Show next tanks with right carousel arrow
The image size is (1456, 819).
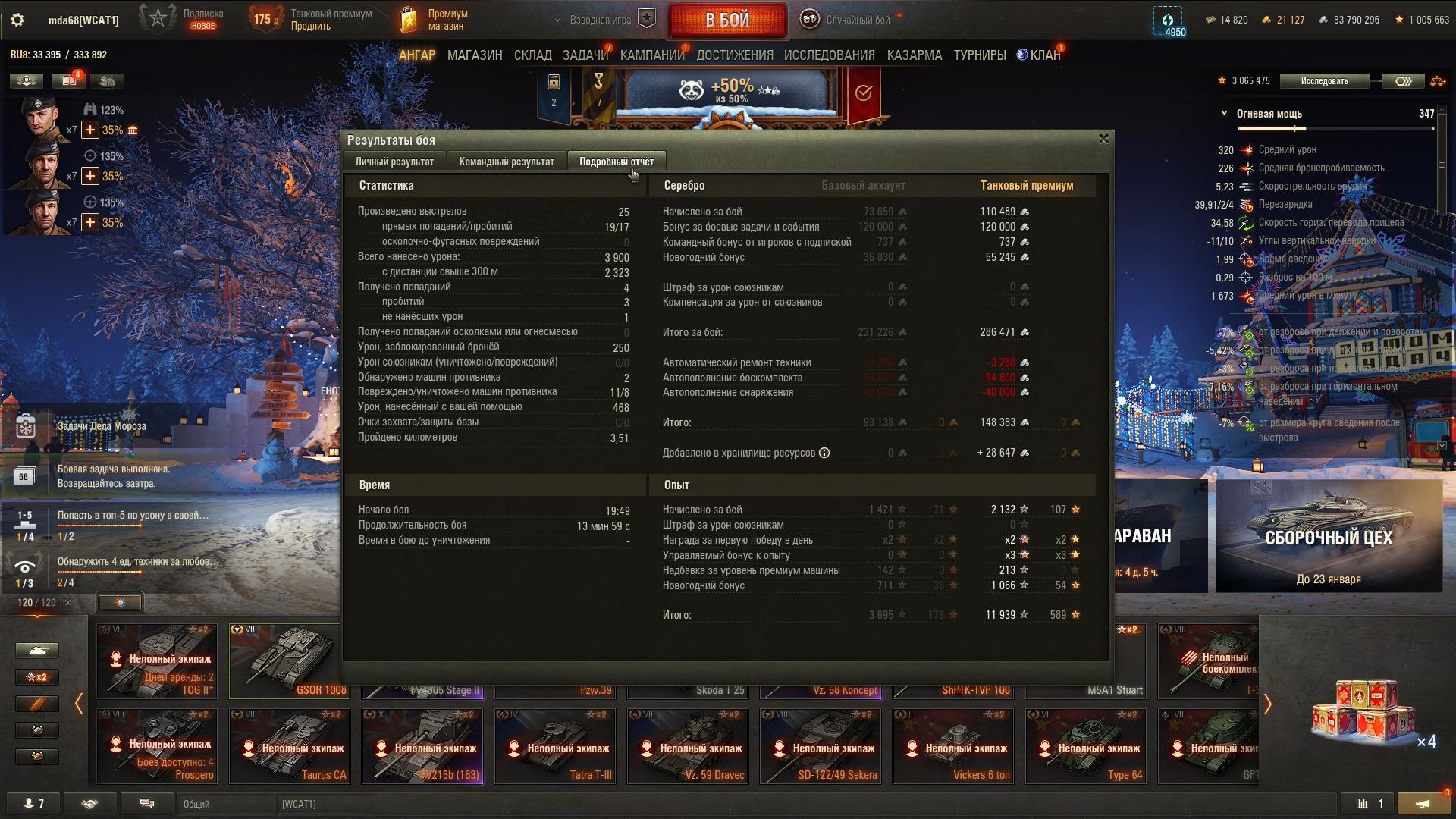[x=1267, y=704]
